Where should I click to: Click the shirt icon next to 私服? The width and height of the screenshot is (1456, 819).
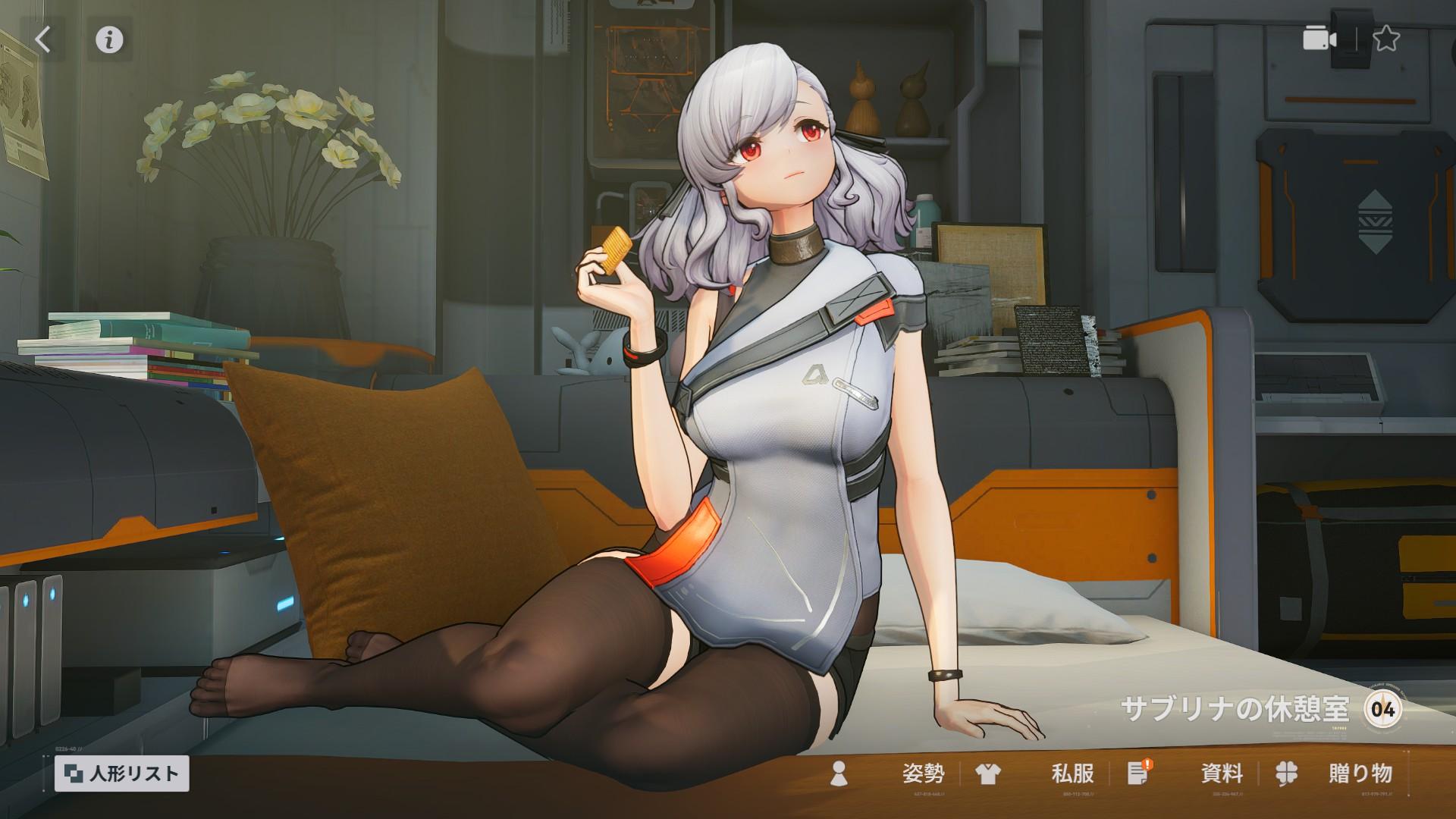(988, 774)
